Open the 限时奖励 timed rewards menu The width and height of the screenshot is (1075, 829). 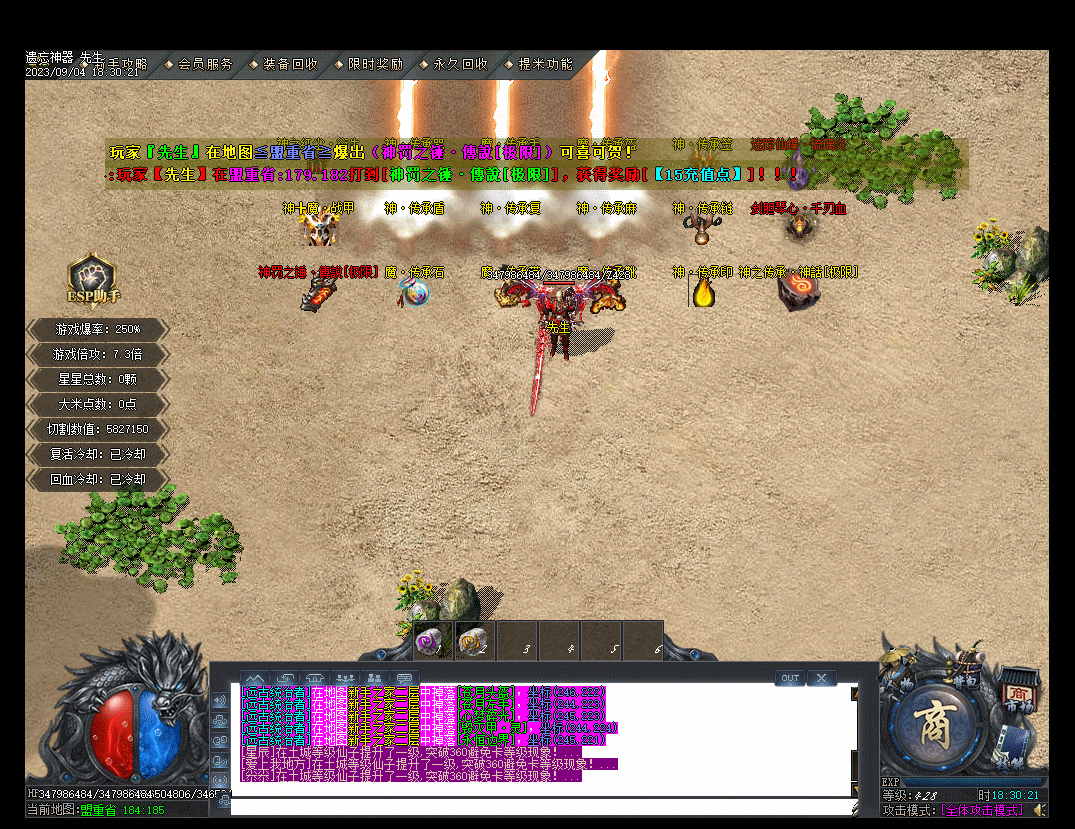pos(375,64)
